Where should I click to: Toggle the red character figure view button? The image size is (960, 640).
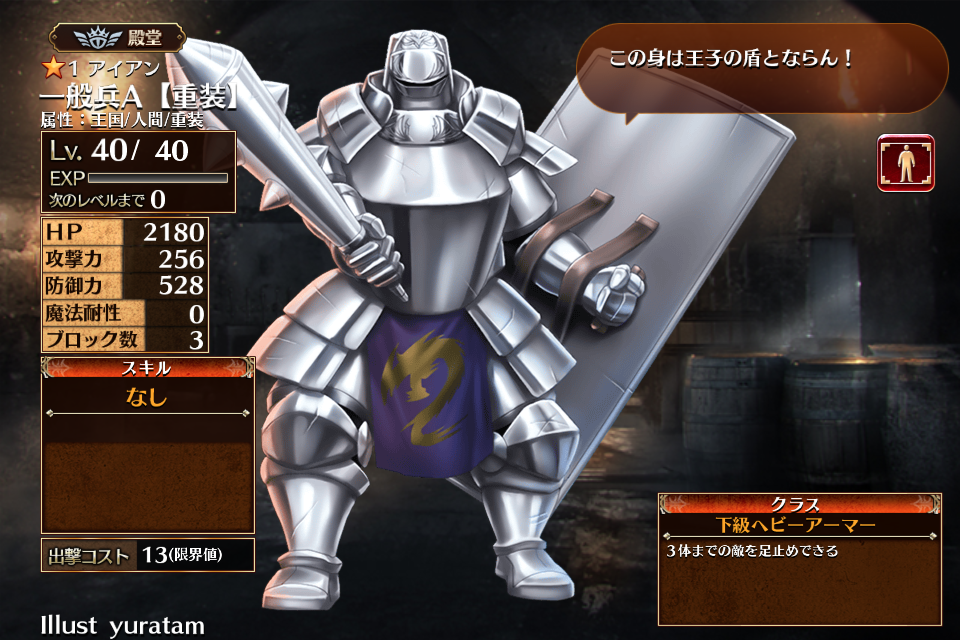click(x=906, y=163)
